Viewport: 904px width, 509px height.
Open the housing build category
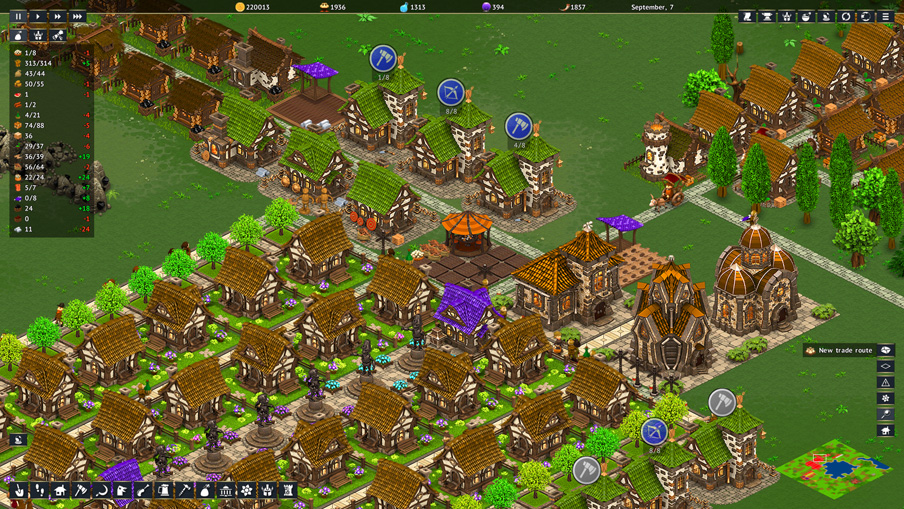point(60,491)
